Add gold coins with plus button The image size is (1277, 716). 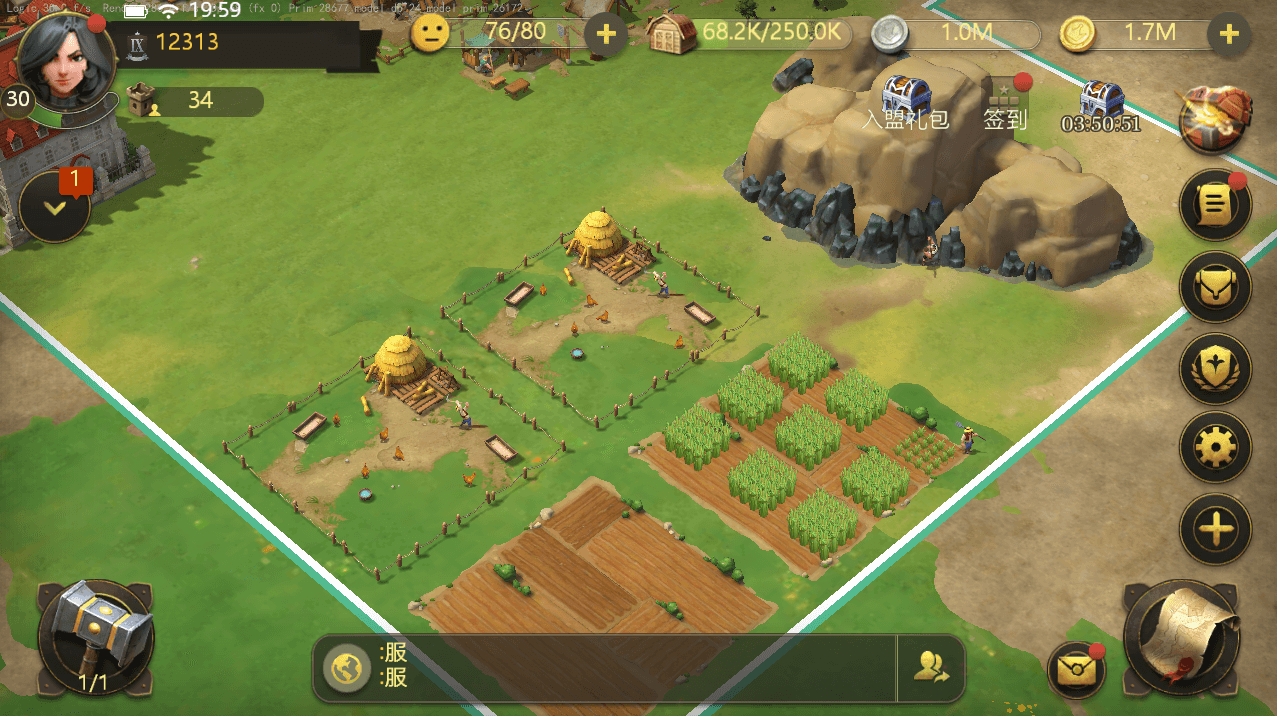tap(1229, 35)
